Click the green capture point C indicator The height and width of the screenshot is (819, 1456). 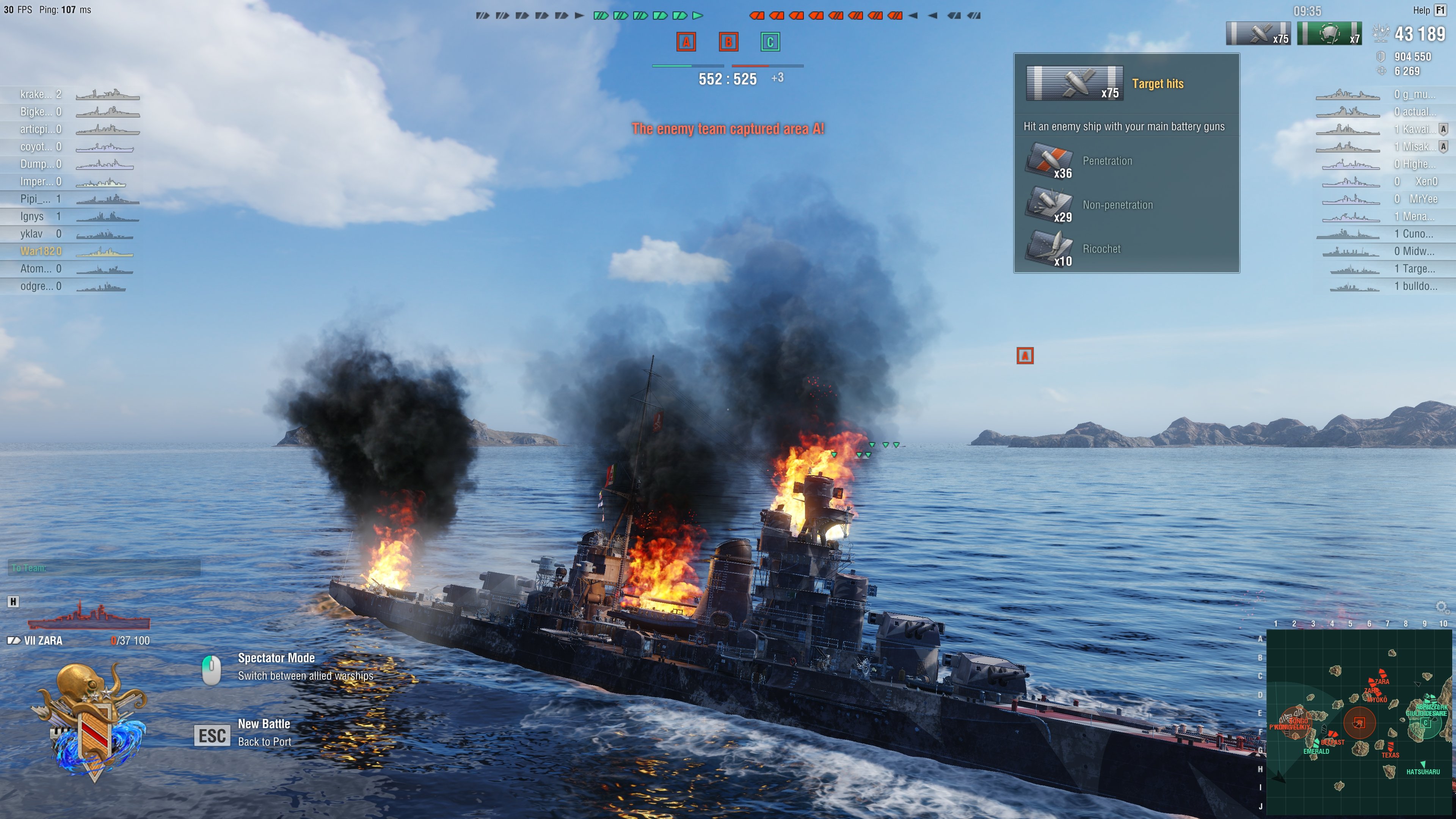(x=770, y=42)
